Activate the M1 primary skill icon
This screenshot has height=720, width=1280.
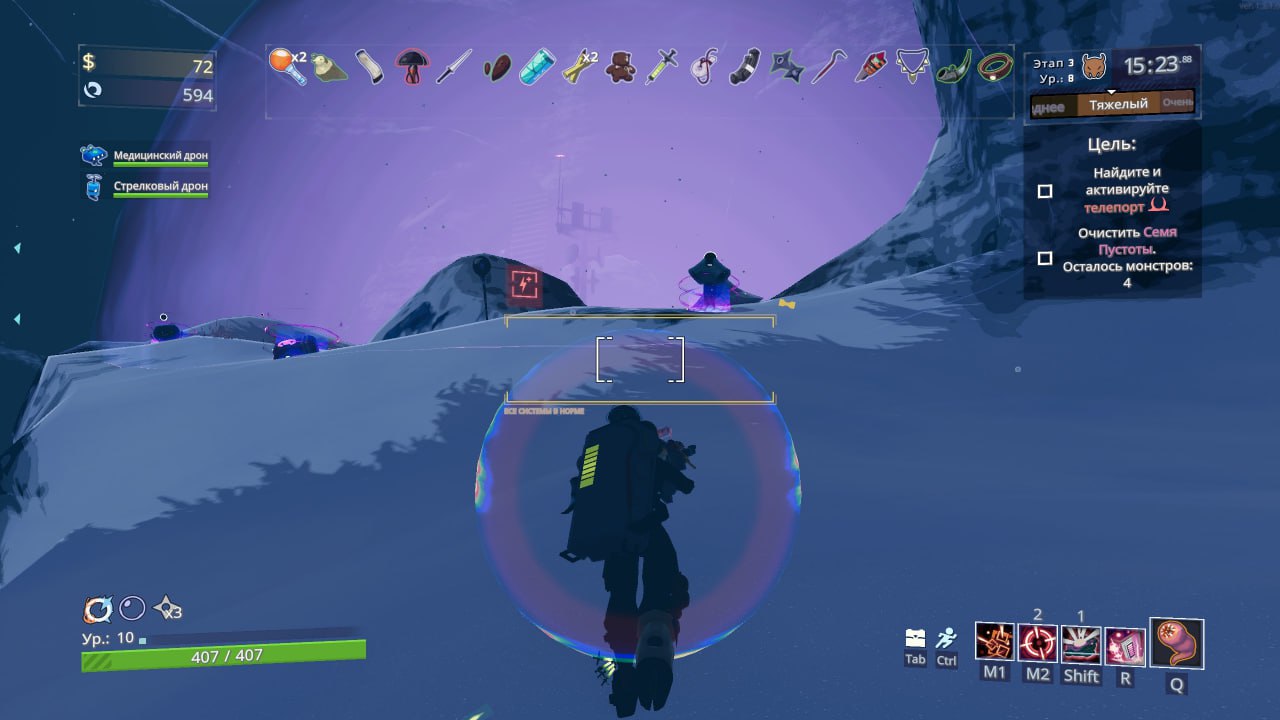[994, 643]
